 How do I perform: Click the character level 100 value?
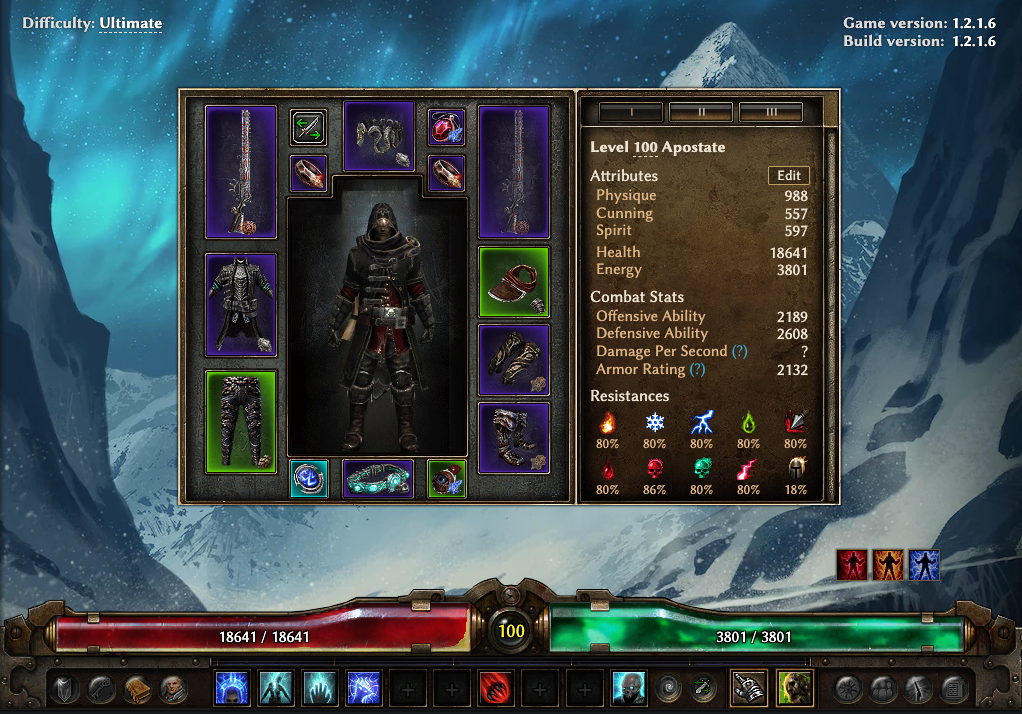click(x=645, y=147)
